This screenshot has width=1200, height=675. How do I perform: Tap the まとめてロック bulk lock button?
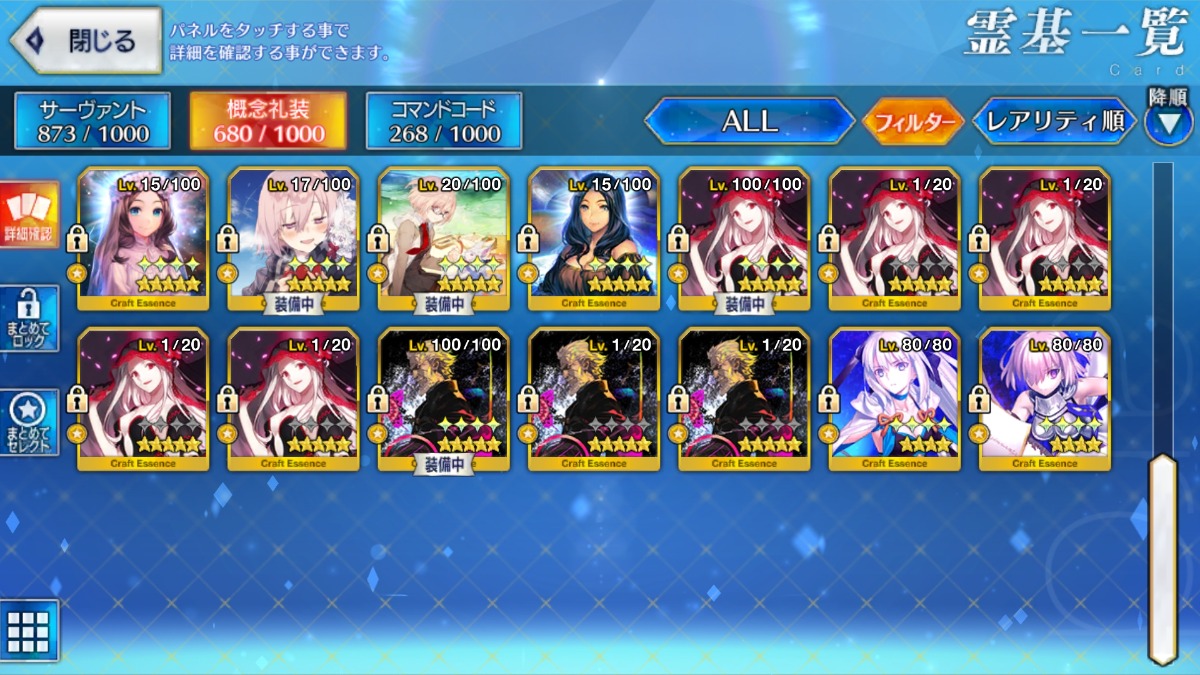coord(29,318)
